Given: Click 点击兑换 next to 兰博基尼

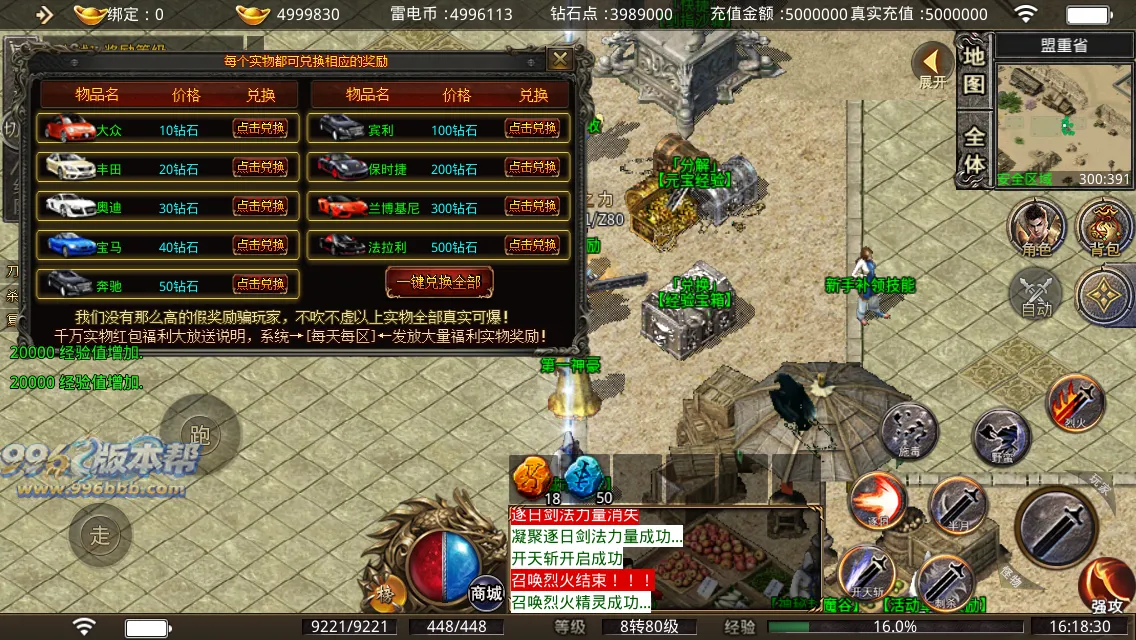Looking at the screenshot, I should pos(532,206).
